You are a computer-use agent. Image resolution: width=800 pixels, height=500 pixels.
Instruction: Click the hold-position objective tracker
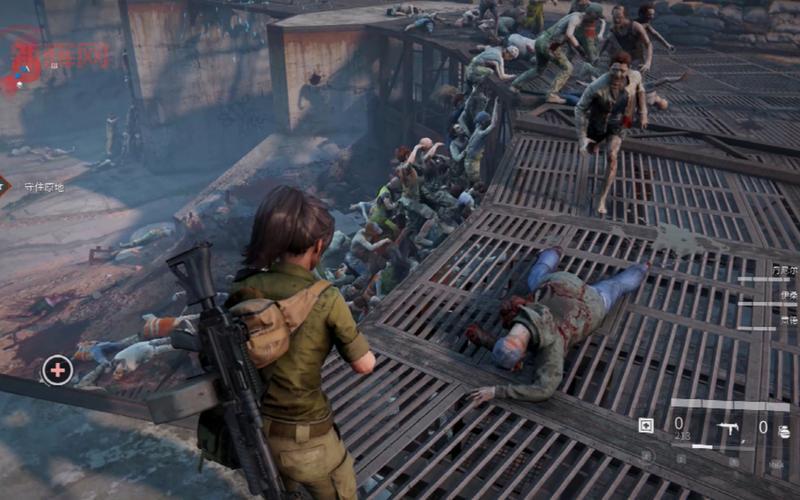[40, 187]
